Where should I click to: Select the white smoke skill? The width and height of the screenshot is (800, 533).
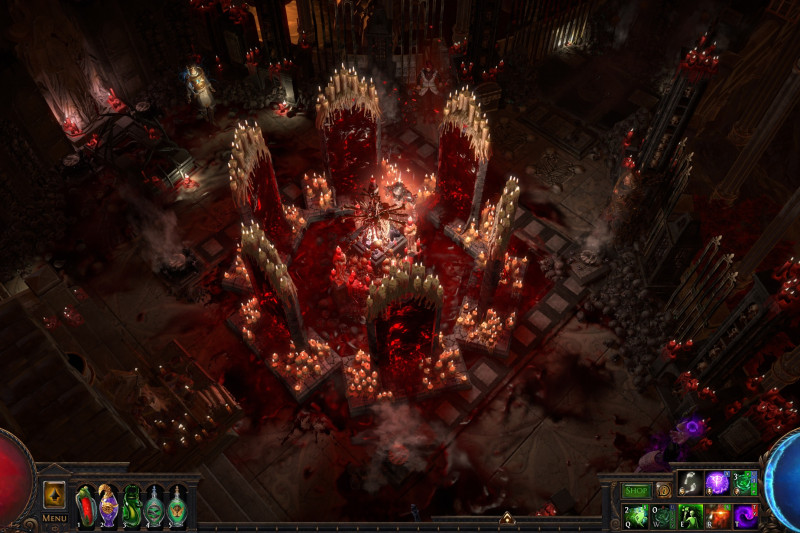point(690,483)
